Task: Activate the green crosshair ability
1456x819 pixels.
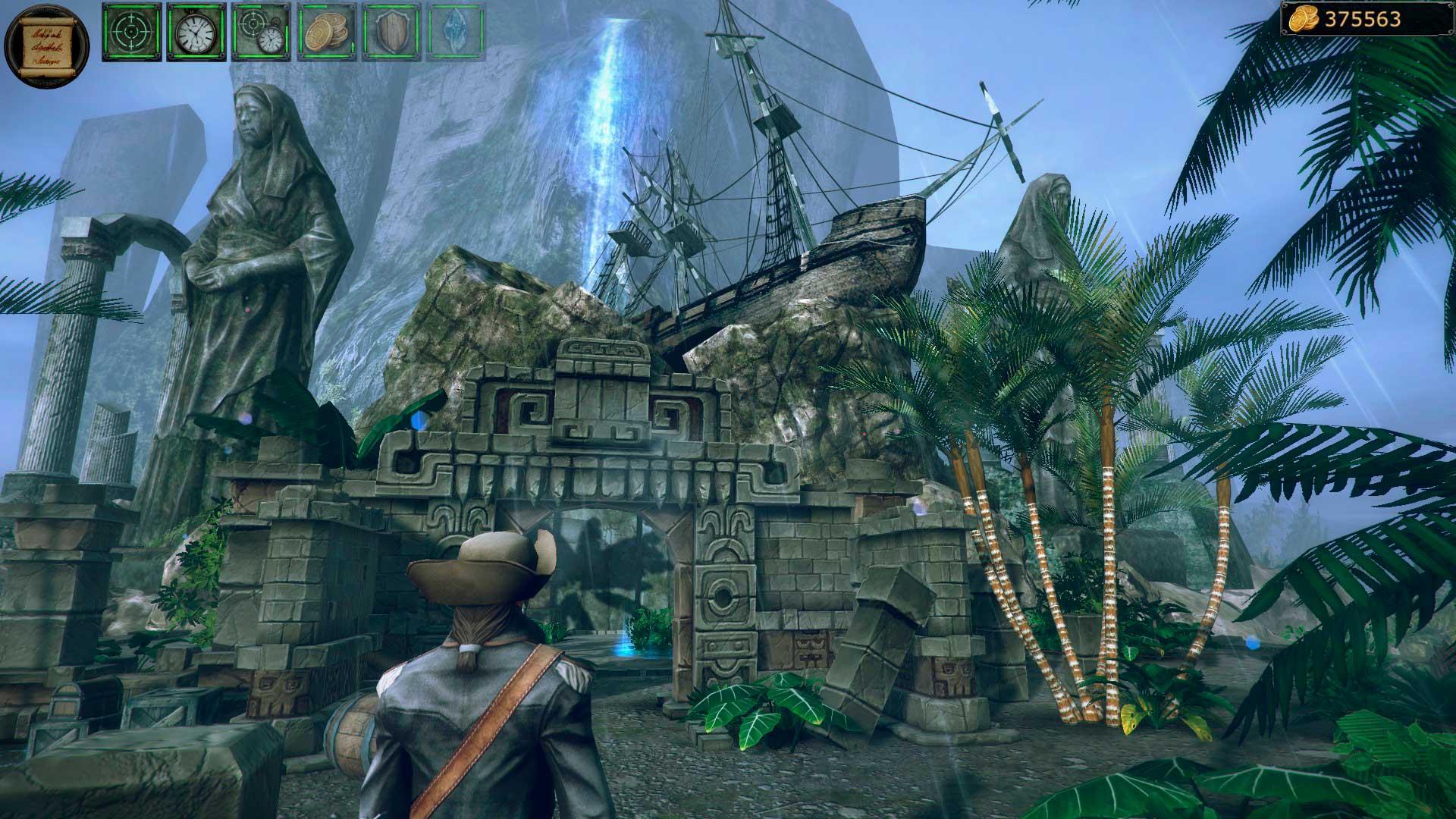Action: pos(132,32)
